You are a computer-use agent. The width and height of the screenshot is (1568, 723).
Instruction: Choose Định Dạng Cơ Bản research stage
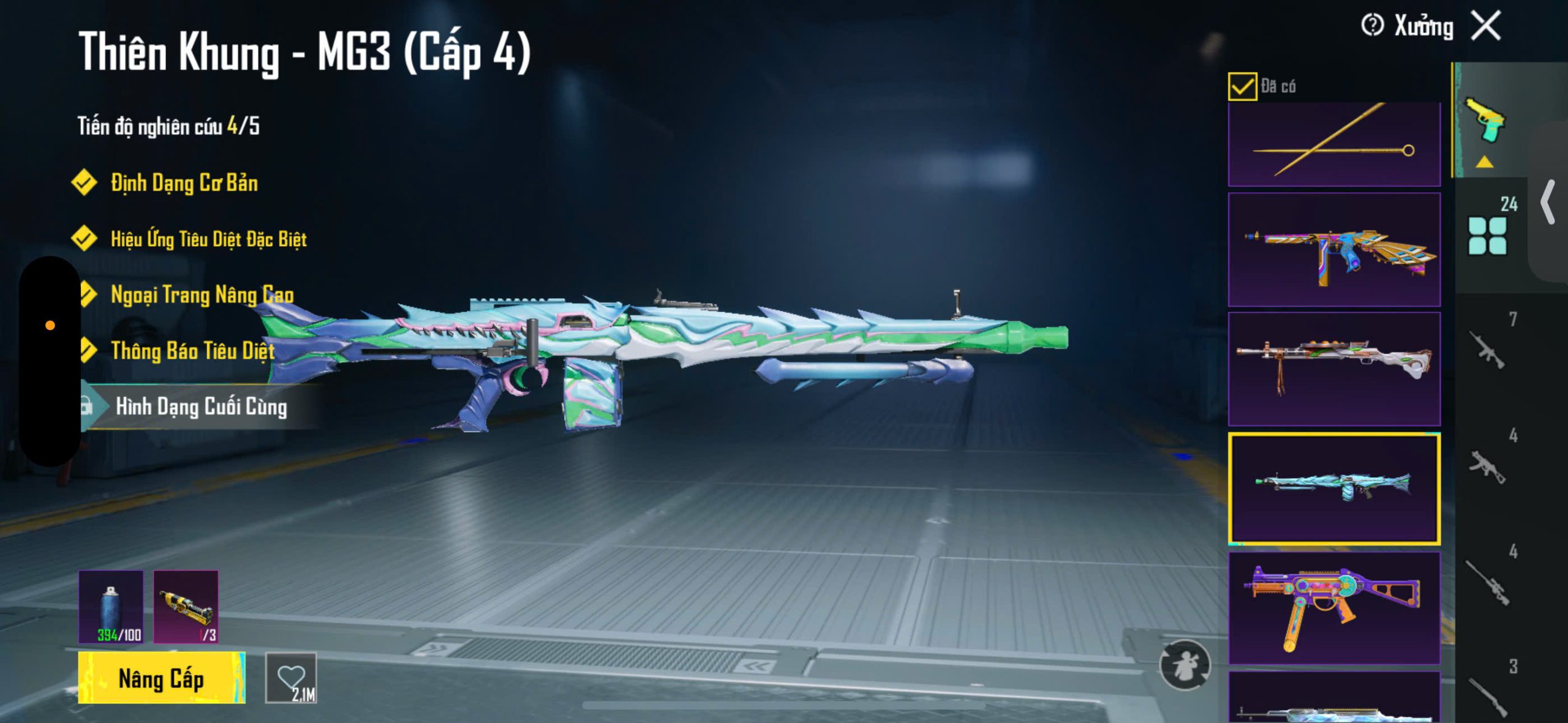click(184, 183)
